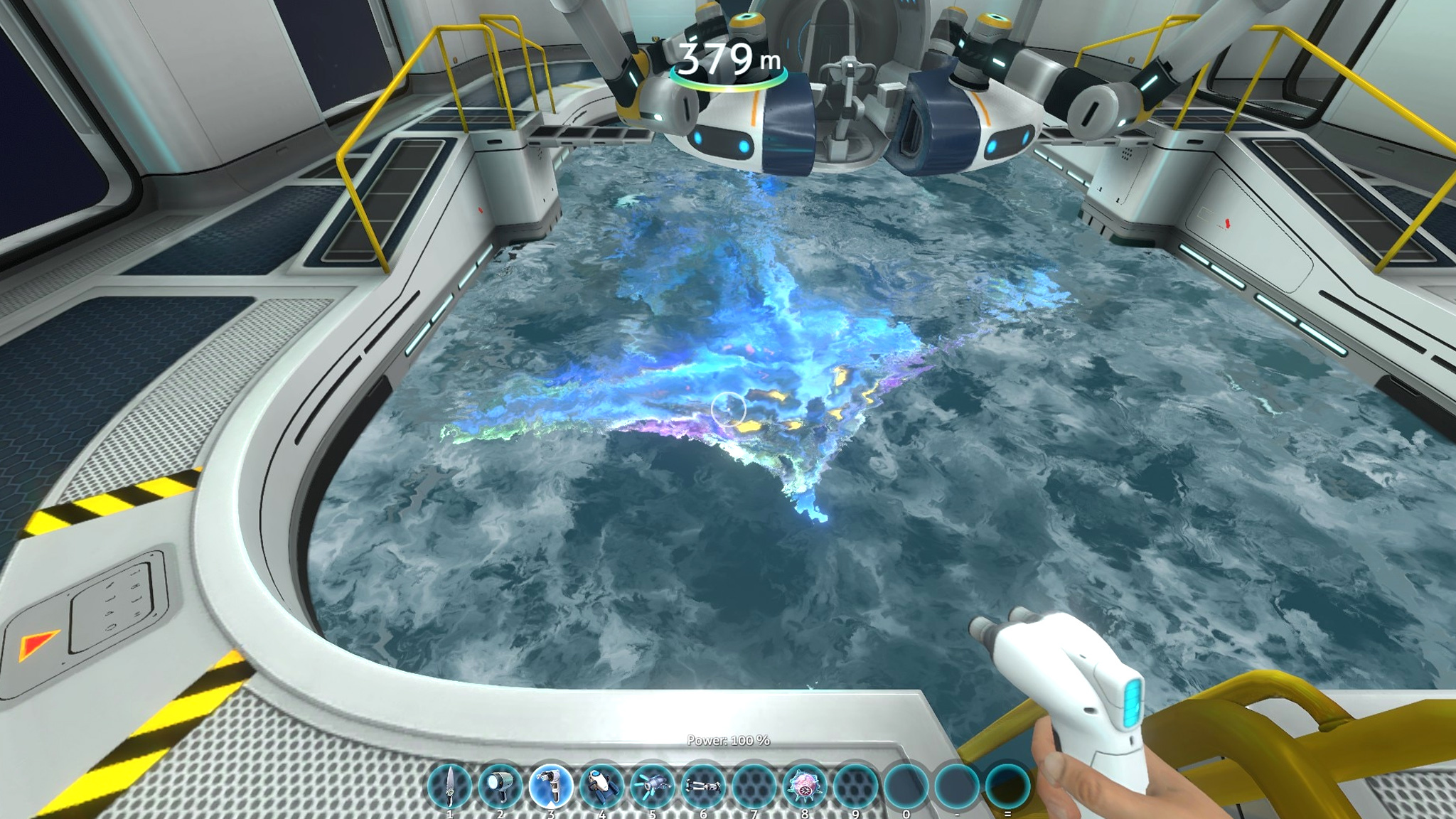Select the survival knife hotbar slot

449,786
